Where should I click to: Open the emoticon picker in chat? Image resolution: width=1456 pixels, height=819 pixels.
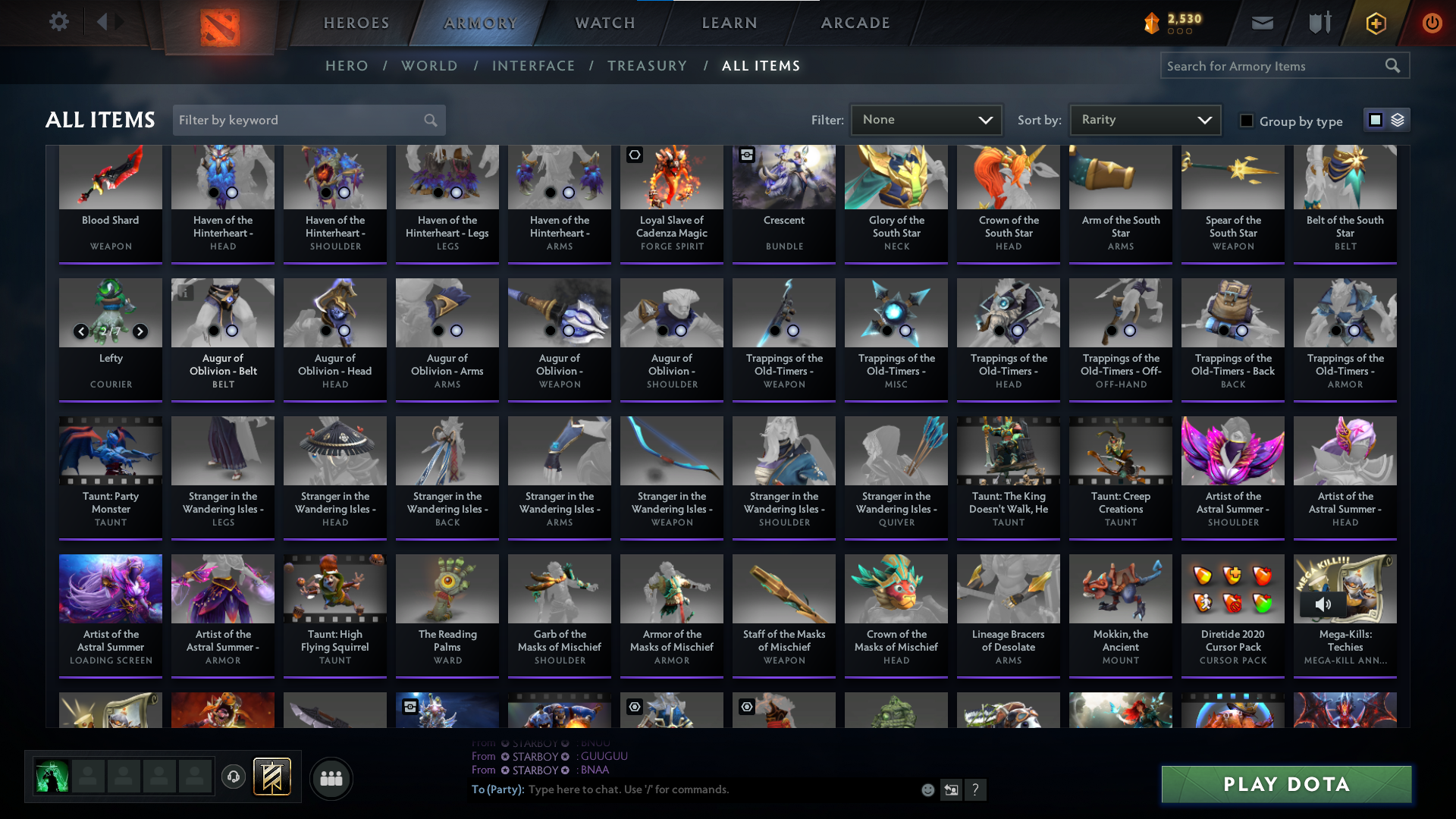[927, 789]
